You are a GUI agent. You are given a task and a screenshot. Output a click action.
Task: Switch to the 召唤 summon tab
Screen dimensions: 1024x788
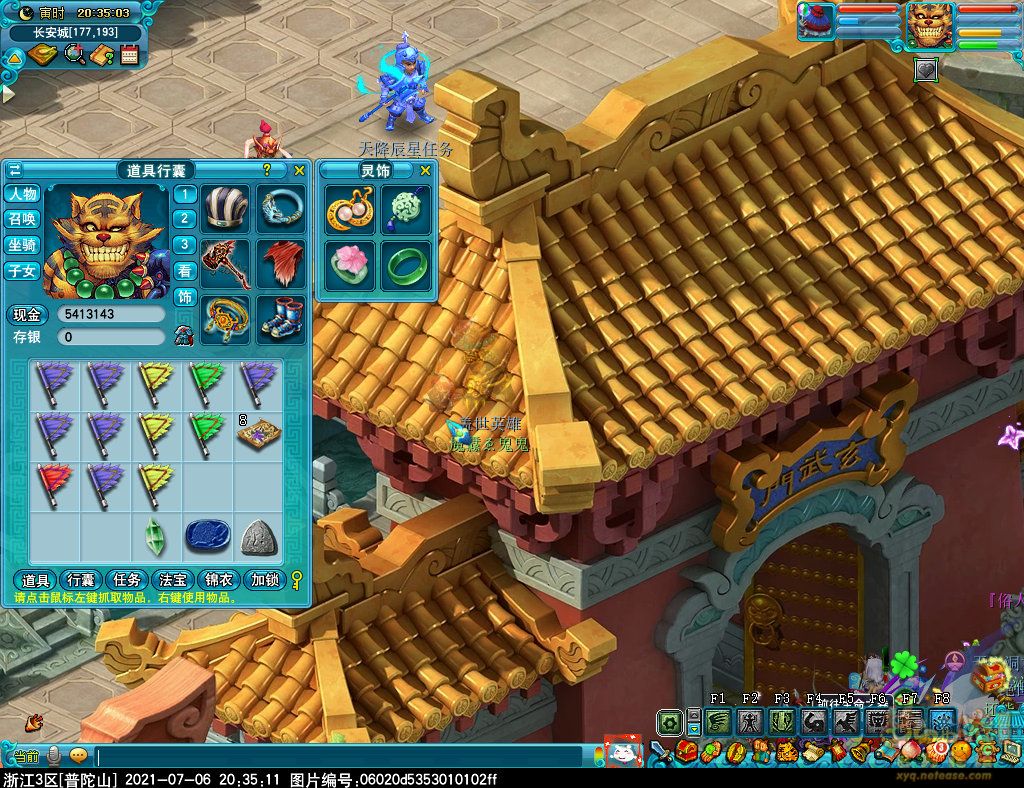click(22, 219)
